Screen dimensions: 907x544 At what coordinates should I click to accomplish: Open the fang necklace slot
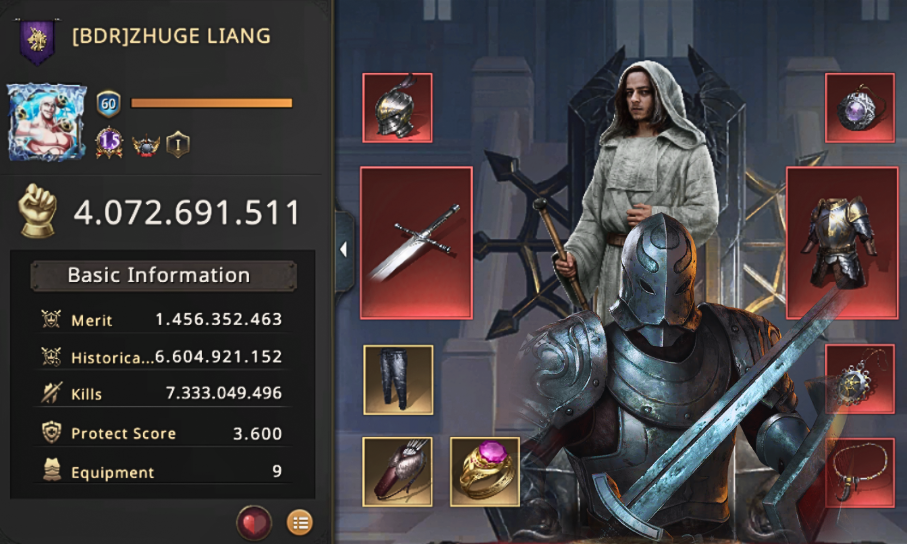pos(859,471)
